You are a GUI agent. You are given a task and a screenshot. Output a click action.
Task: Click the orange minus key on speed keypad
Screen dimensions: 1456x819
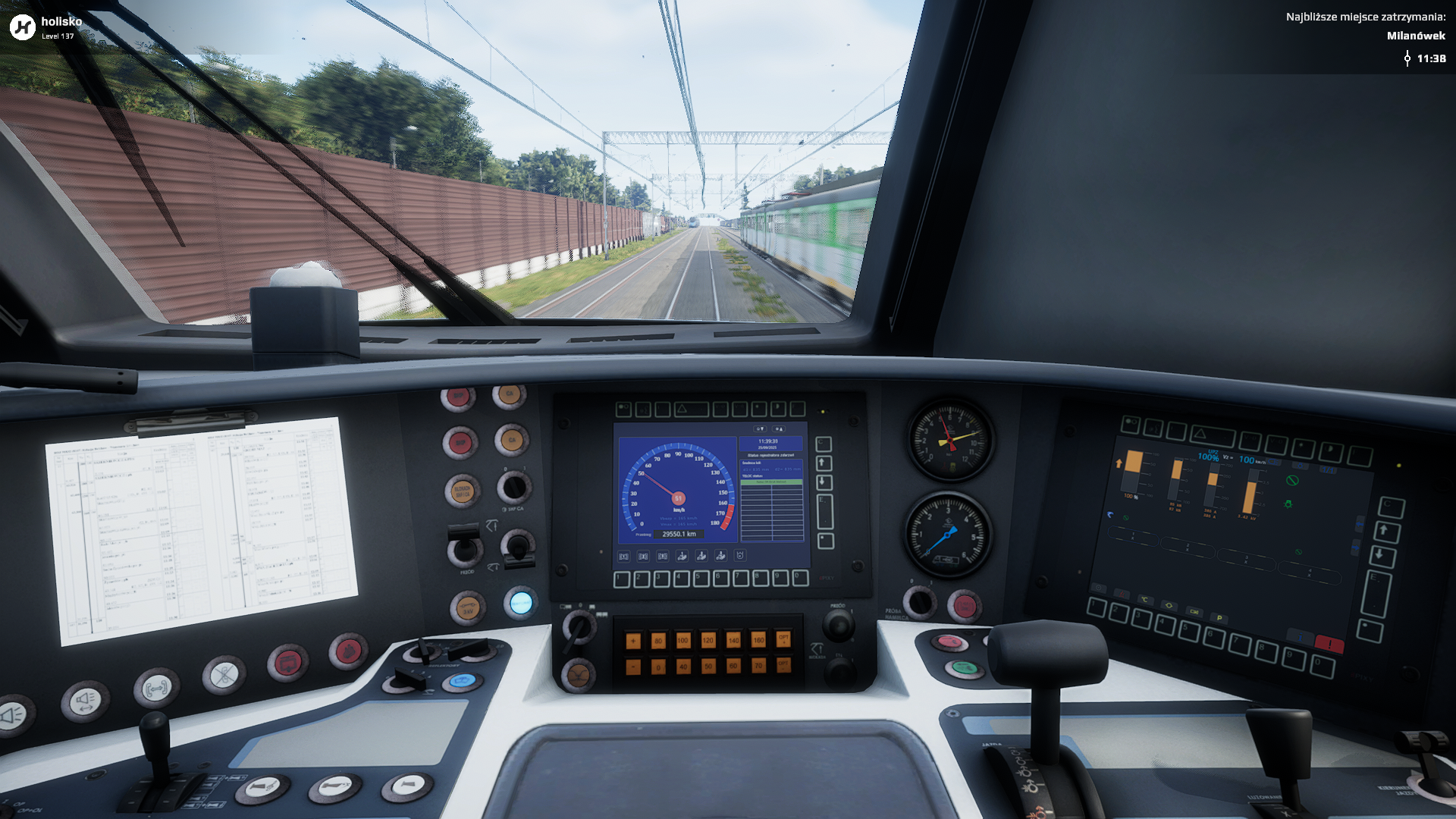pos(633,667)
